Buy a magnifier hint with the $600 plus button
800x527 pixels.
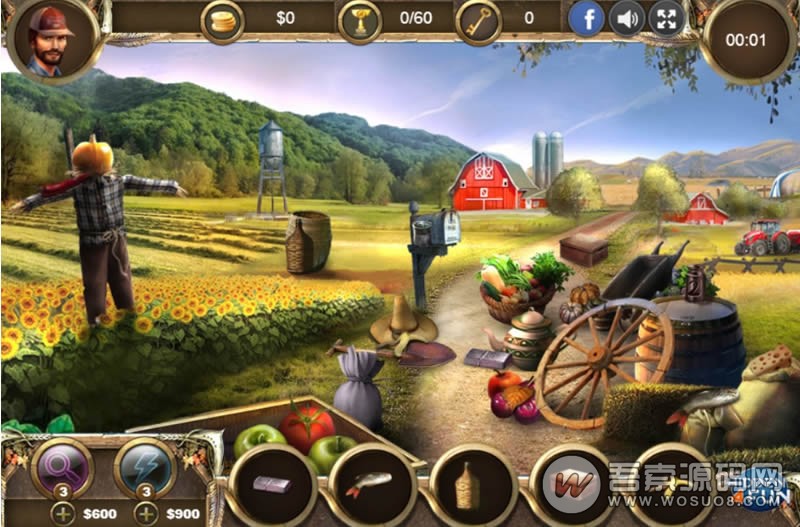point(62,514)
